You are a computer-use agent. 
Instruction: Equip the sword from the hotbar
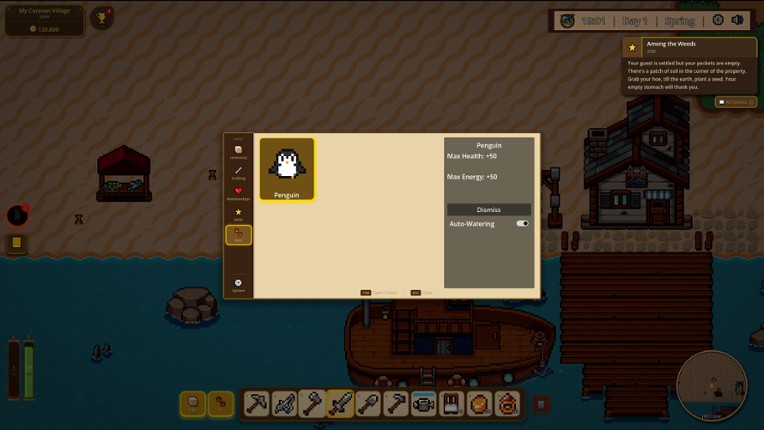340,404
